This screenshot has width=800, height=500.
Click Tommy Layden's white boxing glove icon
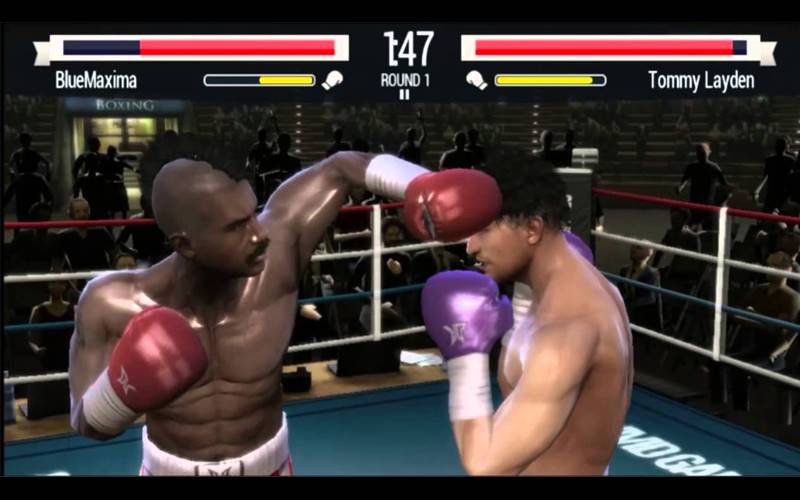(x=476, y=80)
